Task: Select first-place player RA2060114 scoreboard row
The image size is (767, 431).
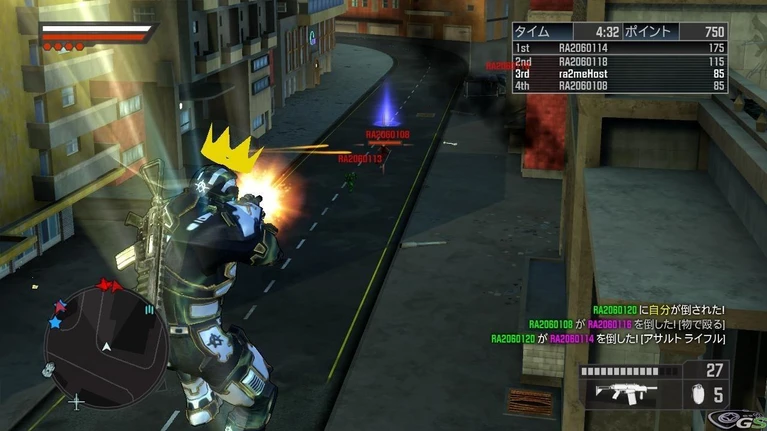Action: point(619,48)
